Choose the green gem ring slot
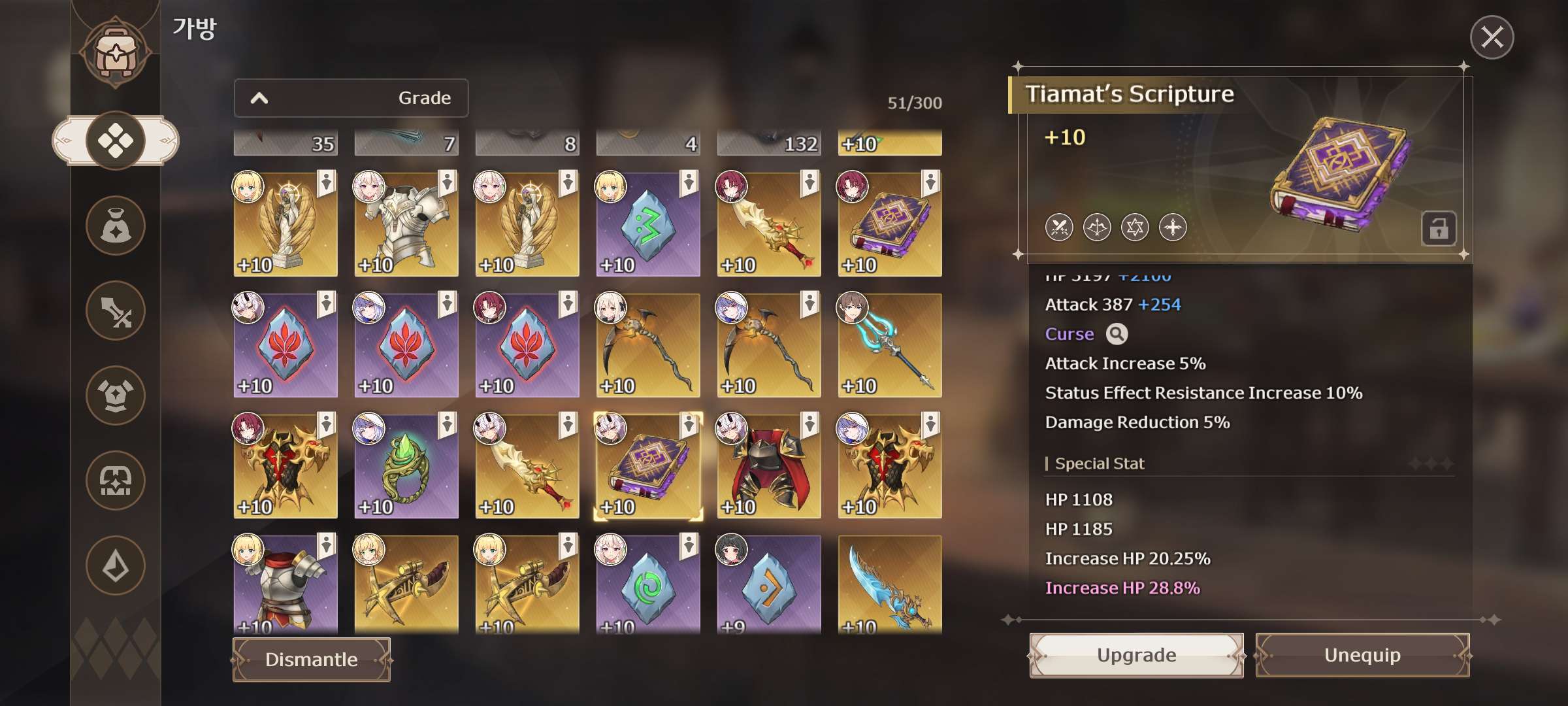The image size is (1568, 706). pyautogui.click(x=406, y=467)
